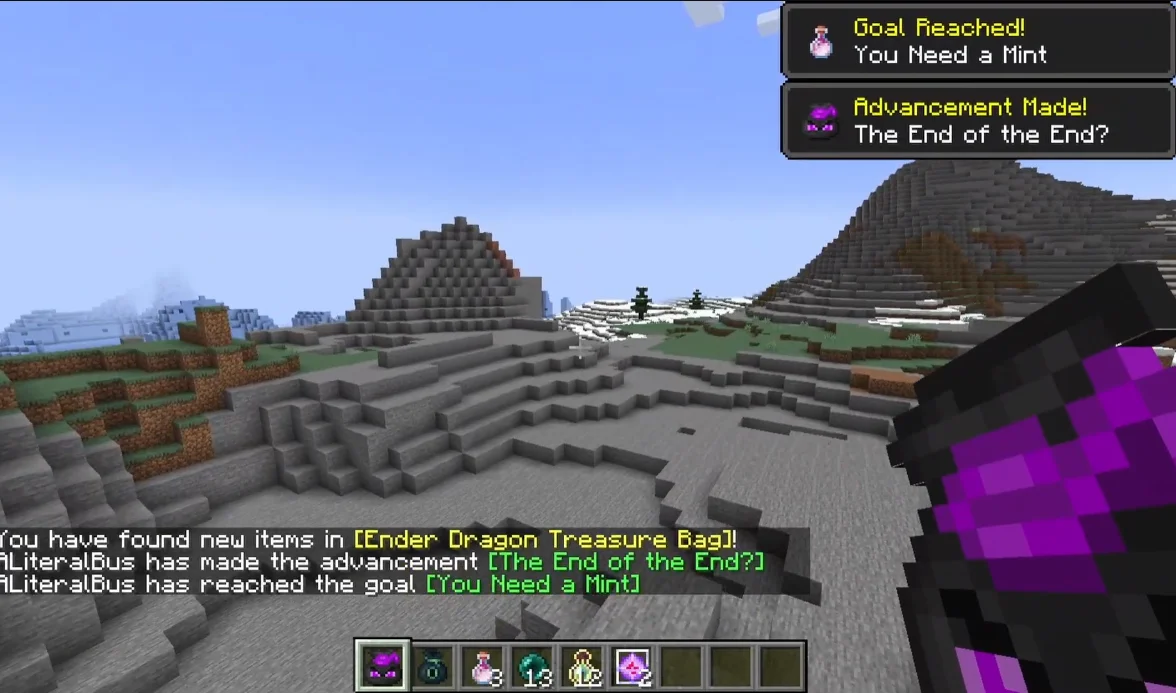Image resolution: width=1176 pixels, height=693 pixels.
Task: Choose the pink potion stack of 3
Action: 482,666
